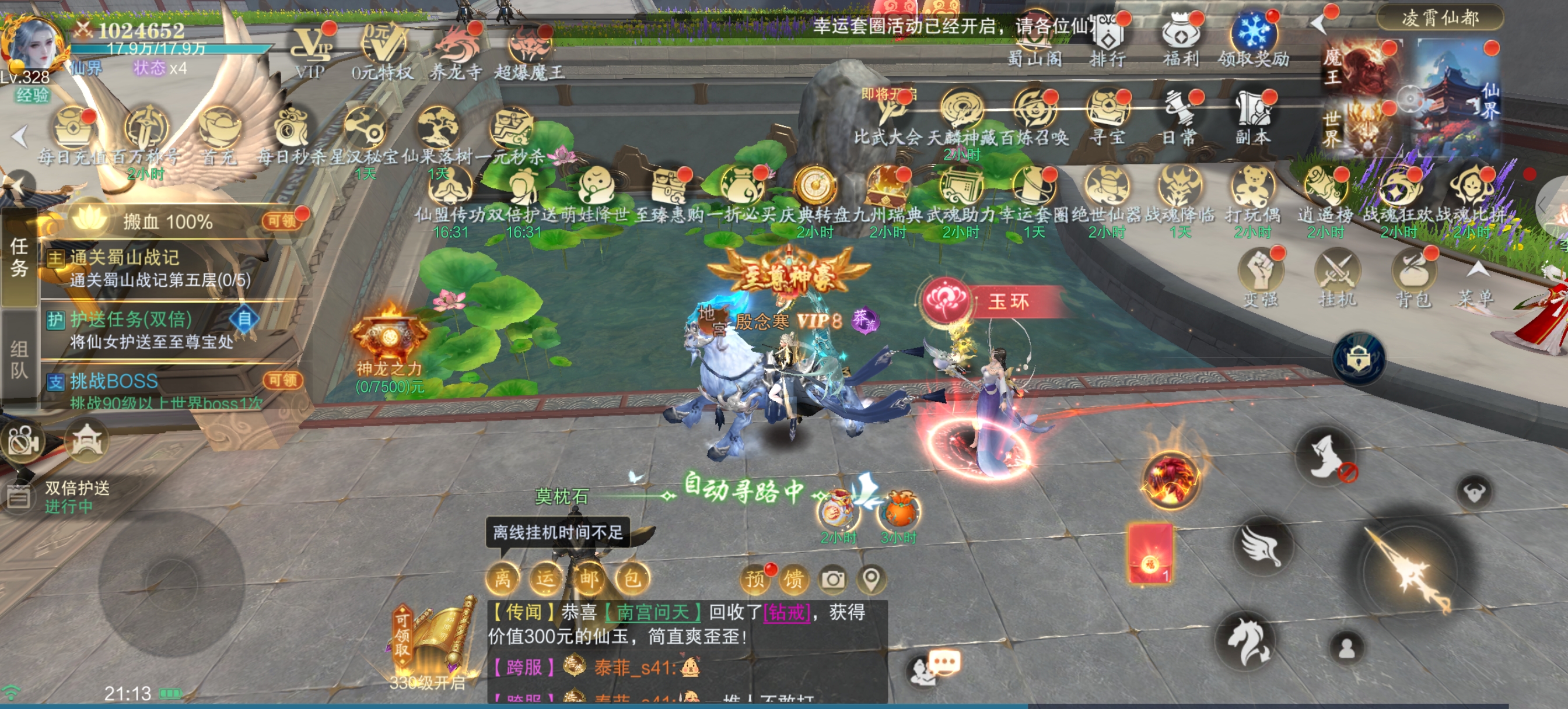Open the 寻宝 treasure hunt icon
The height and width of the screenshot is (709, 1568).
pyautogui.click(x=1107, y=113)
